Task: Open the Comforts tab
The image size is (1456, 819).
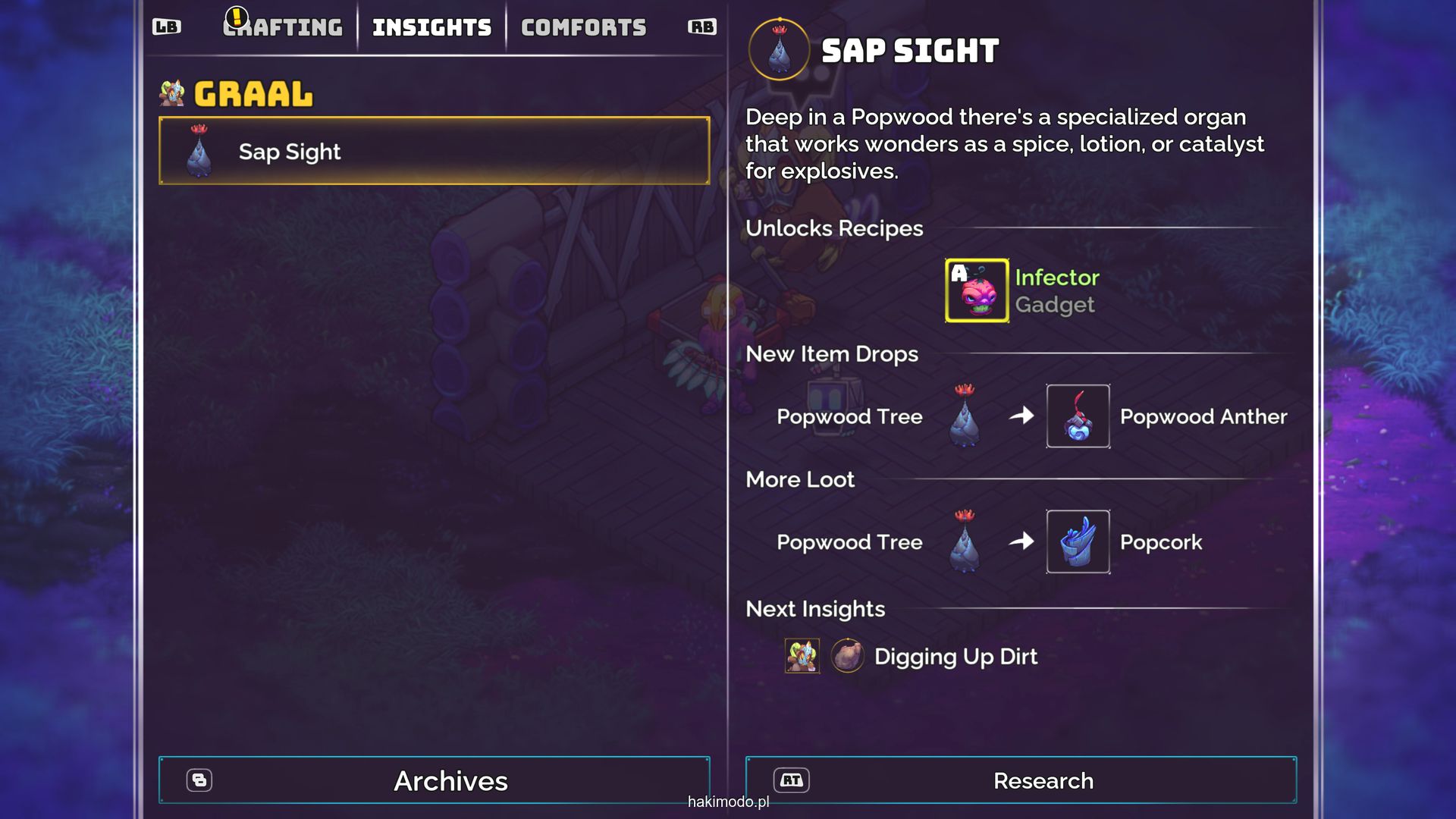Action: [x=583, y=28]
